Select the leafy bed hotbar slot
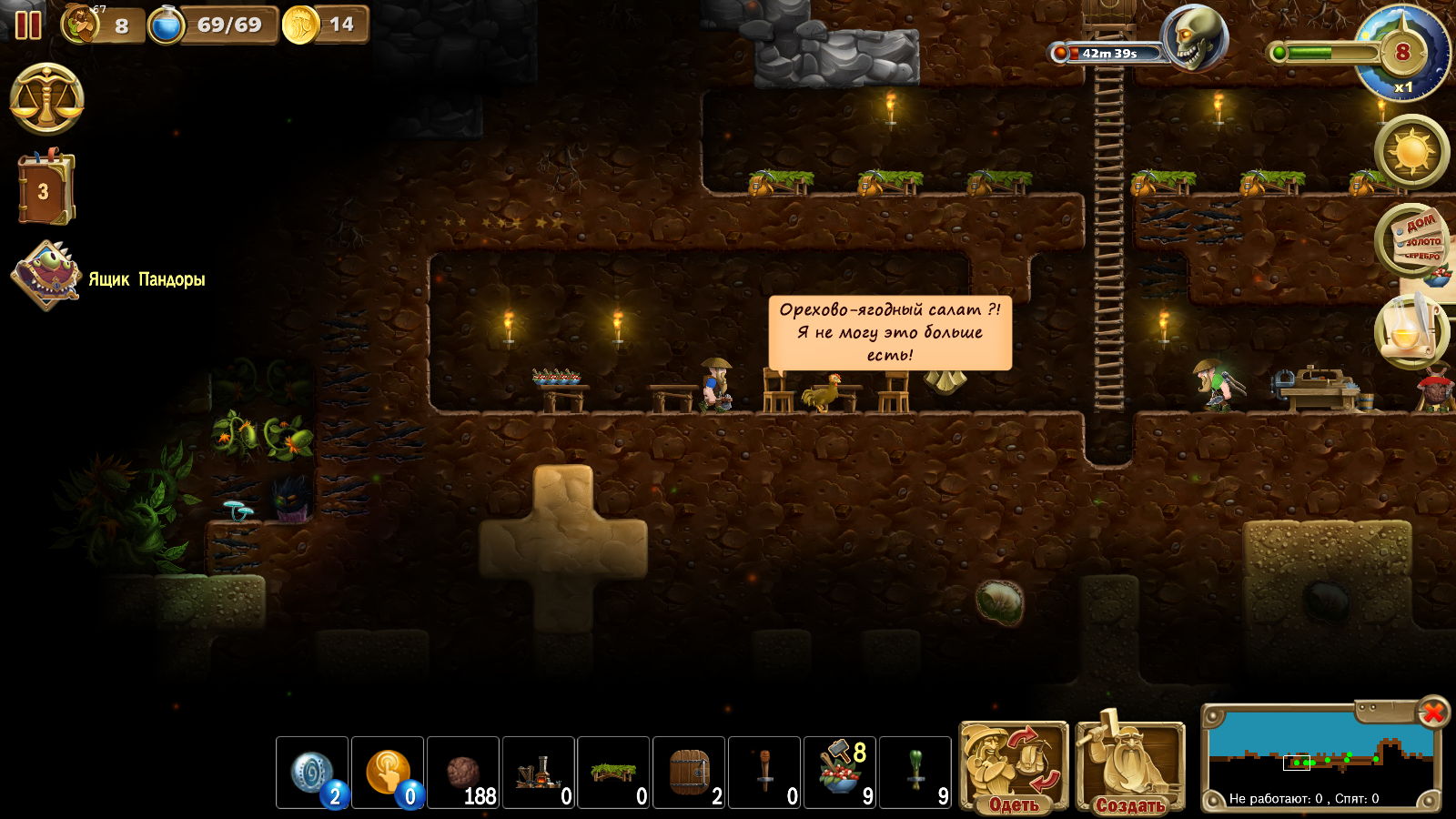The image size is (1456, 819). (614, 773)
